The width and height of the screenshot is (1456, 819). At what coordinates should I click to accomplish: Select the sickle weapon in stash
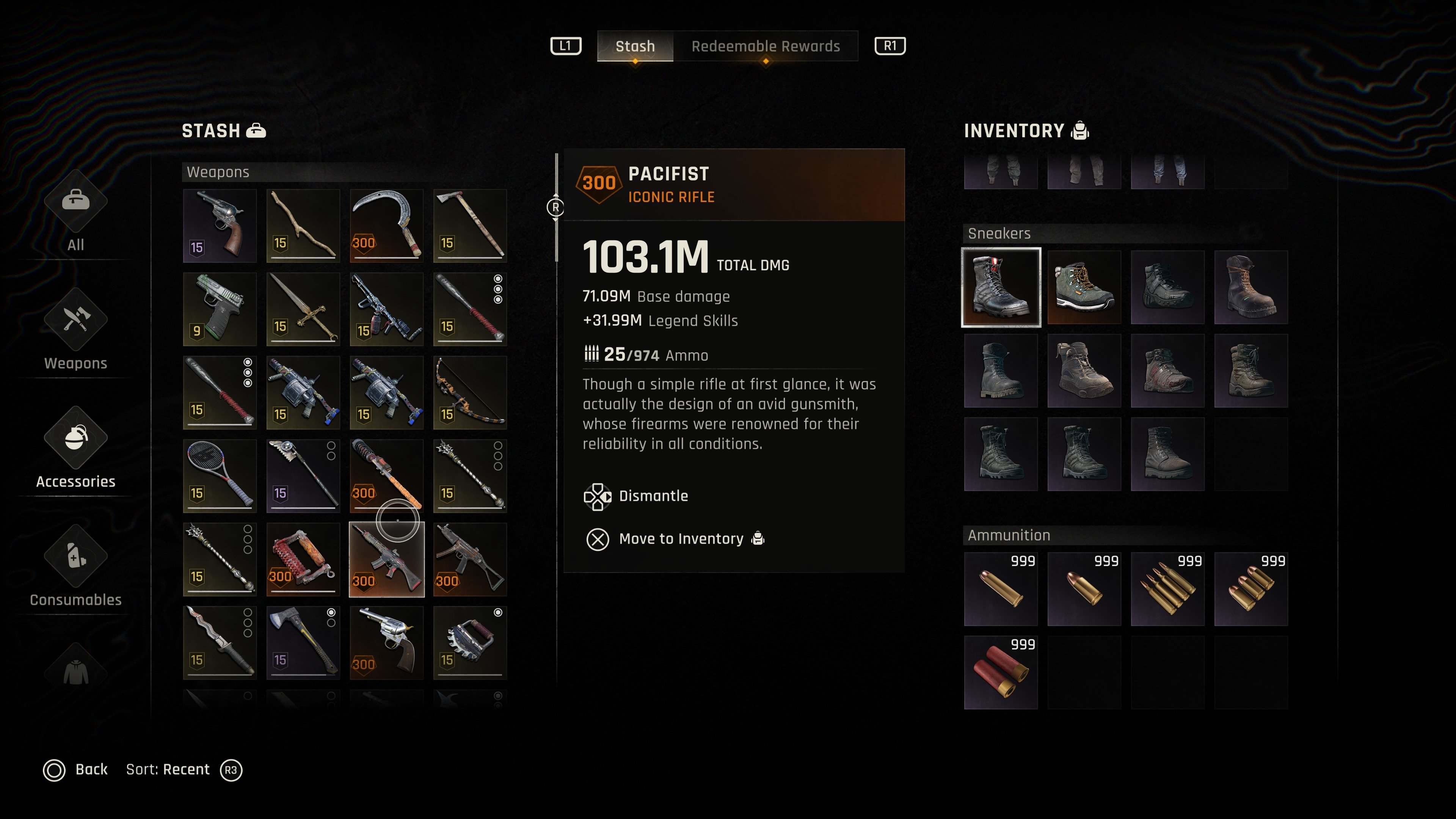(x=387, y=226)
